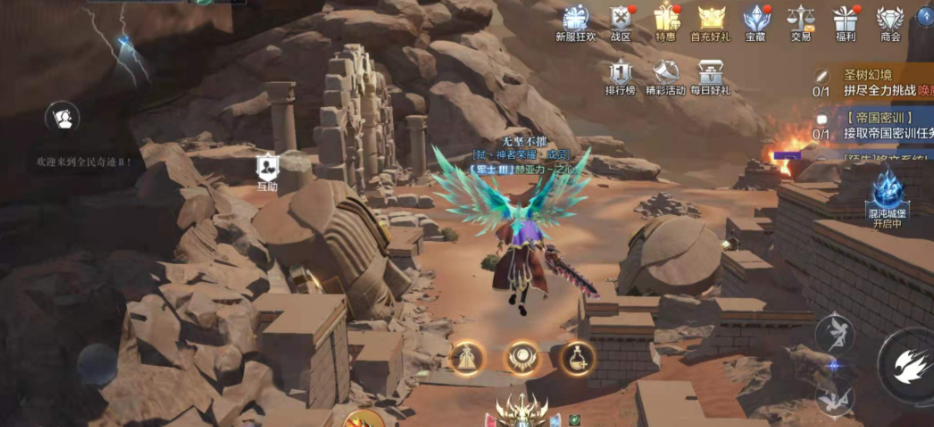Image resolution: width=934 pixels, height=427 pixels.
Task: Open the 交易 trading scales icon
Action: pyautogui.click(x=800, y=20)
